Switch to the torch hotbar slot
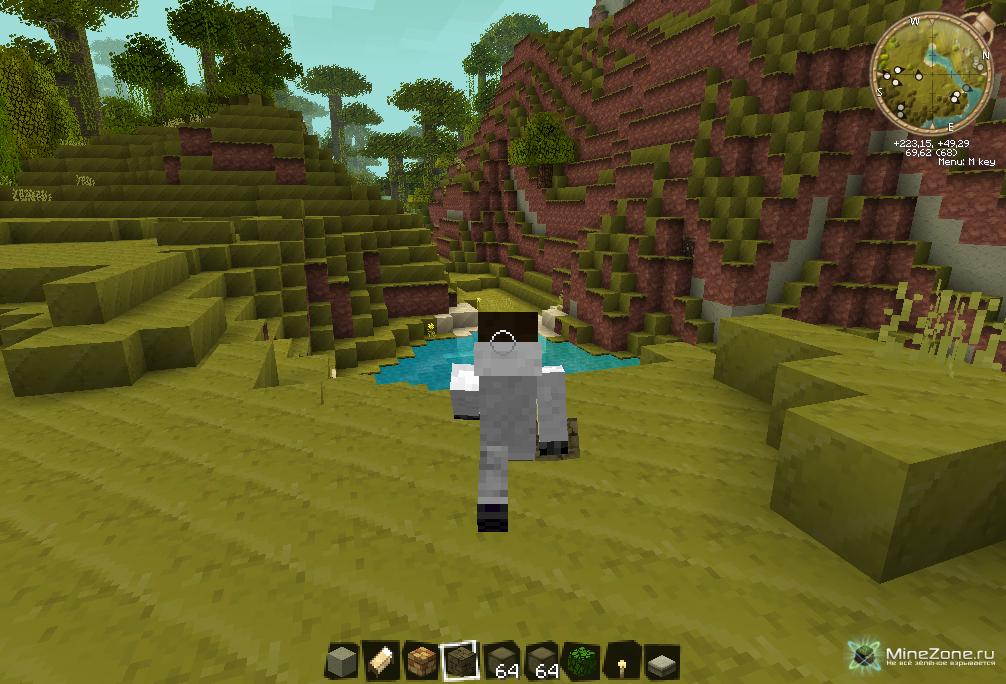This screenshot has width=1006, height=684. click(620, 660)
